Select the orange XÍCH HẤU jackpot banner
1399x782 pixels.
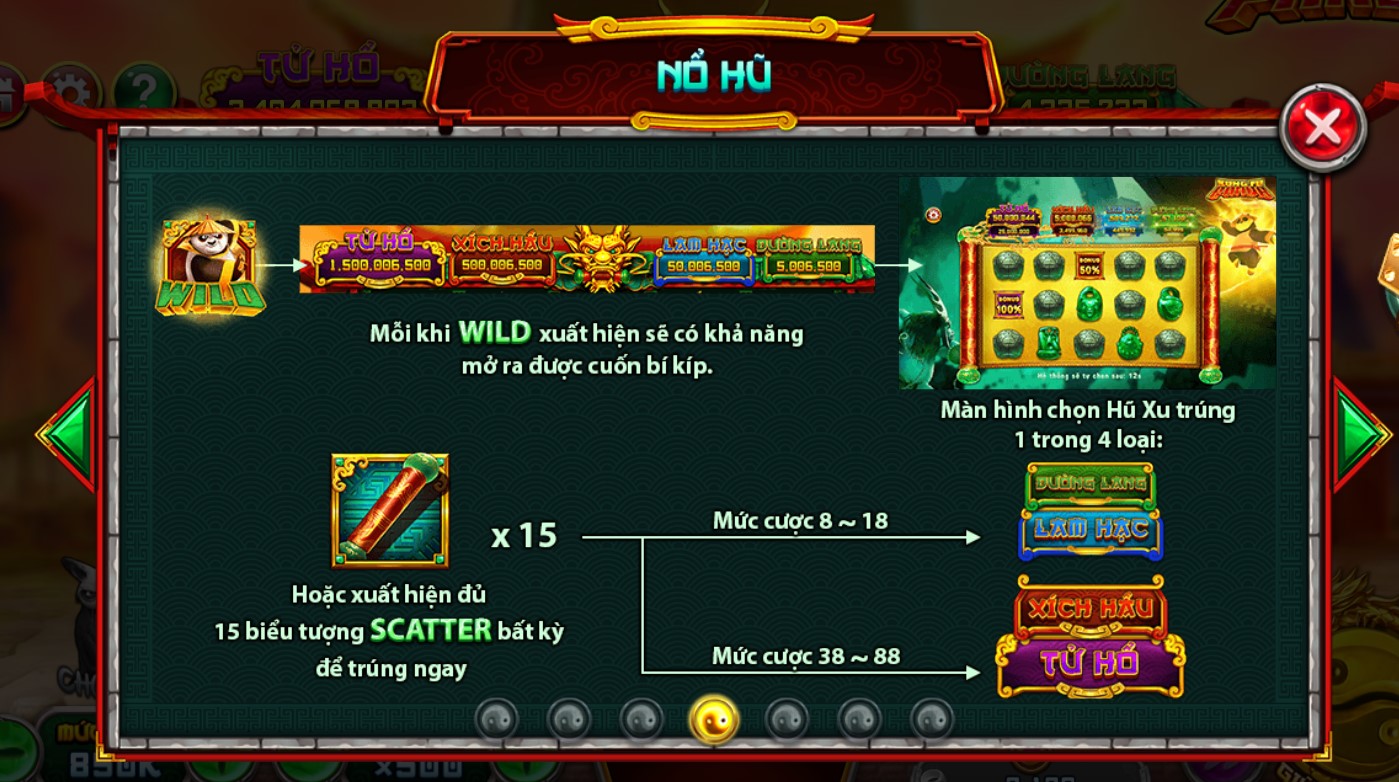[1088, 606]
